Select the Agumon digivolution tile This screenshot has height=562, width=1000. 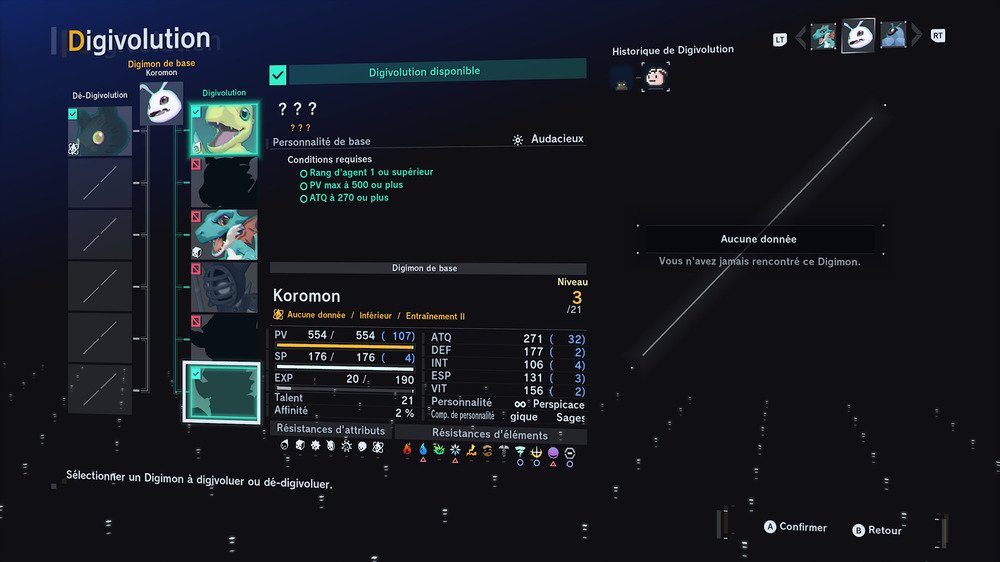(x=224, y=130)
